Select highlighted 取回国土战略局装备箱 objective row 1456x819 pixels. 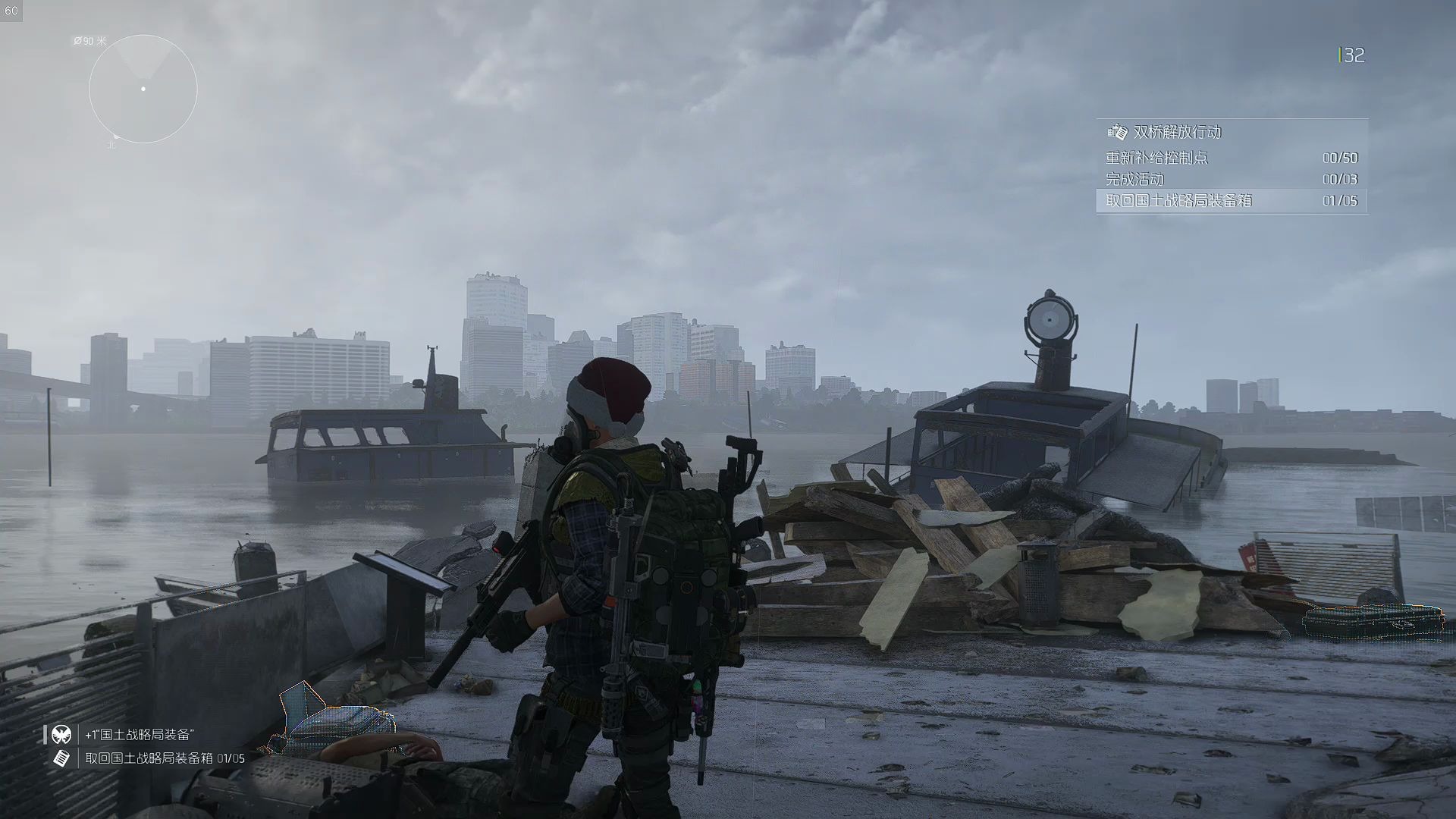click(x=1232, y=201)
